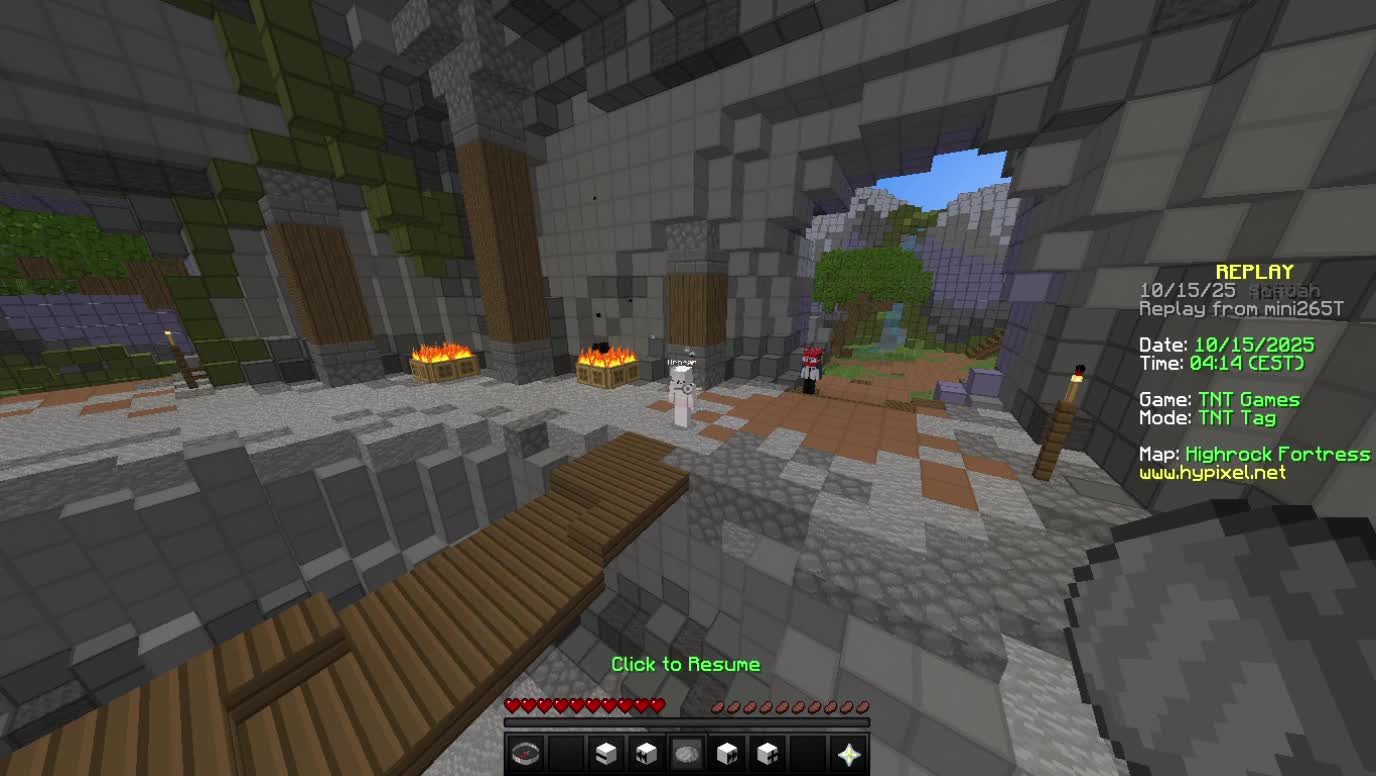Image resolution: width=1376 pixels, height=776 pixels.
Task: Select the gray dye pause slot
Action: [x=686, y=753]
